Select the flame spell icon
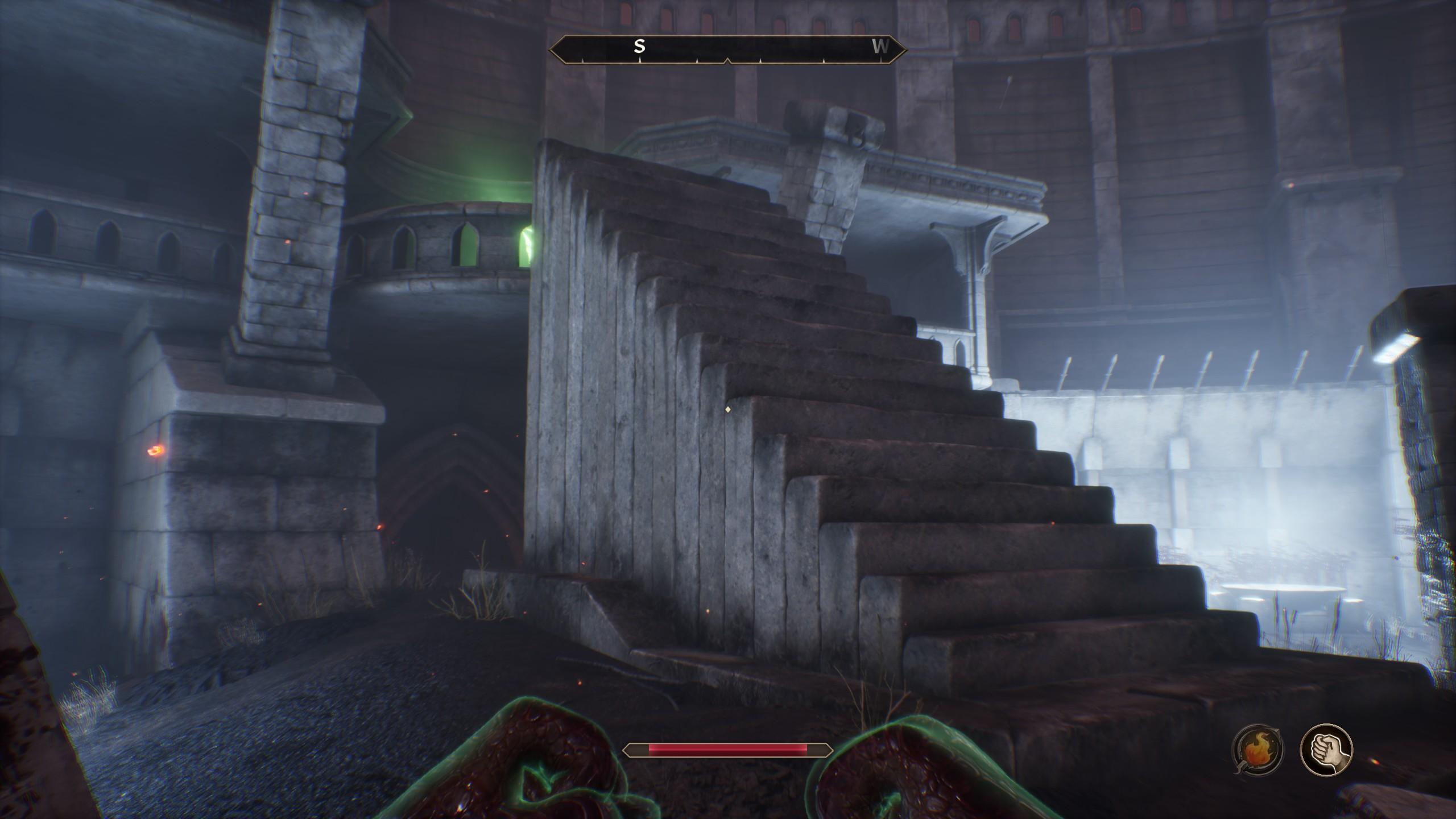Viewport: 1456px width, 819px height. 1257,750
